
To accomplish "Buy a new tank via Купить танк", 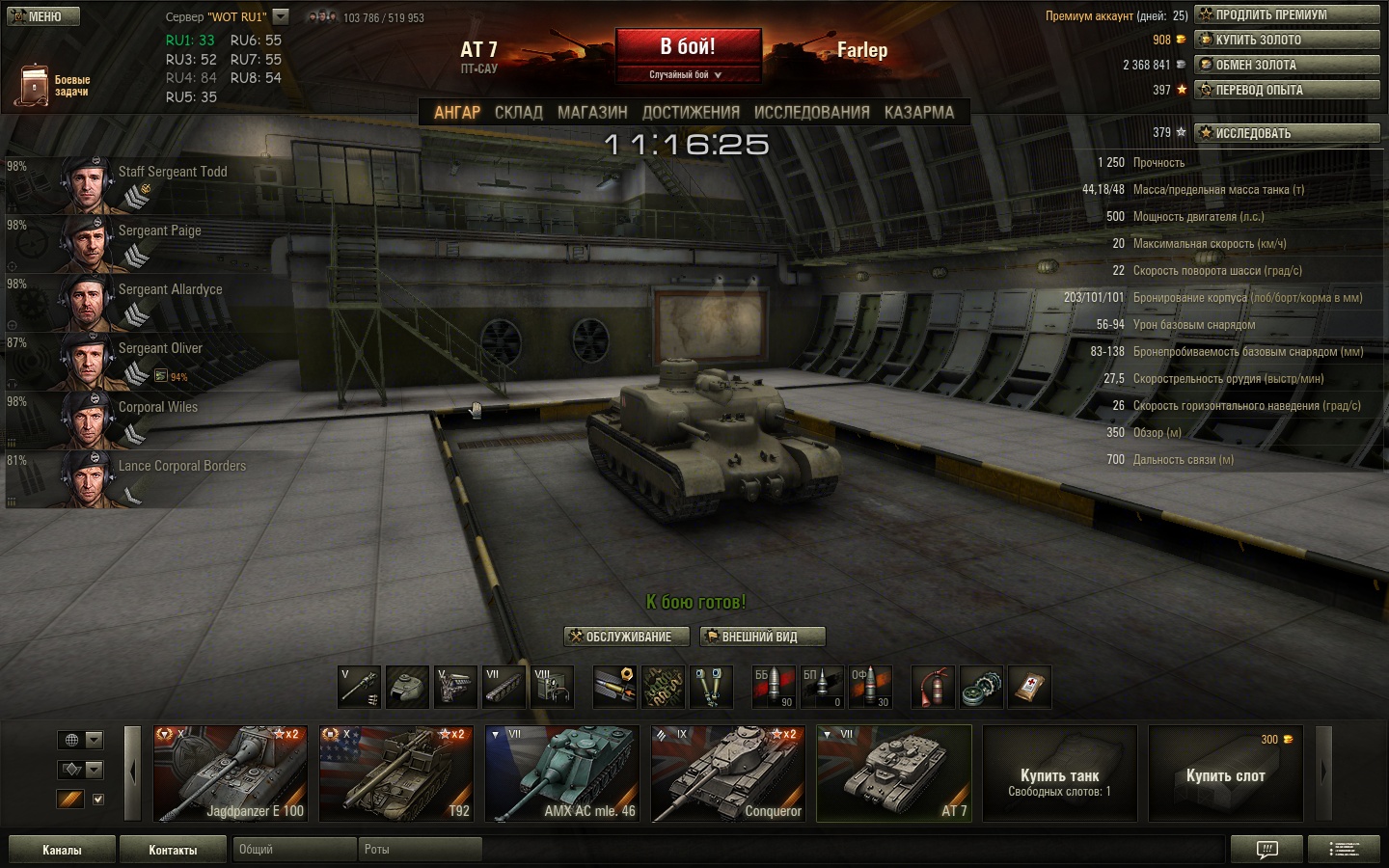I will tap(1059, 773).
